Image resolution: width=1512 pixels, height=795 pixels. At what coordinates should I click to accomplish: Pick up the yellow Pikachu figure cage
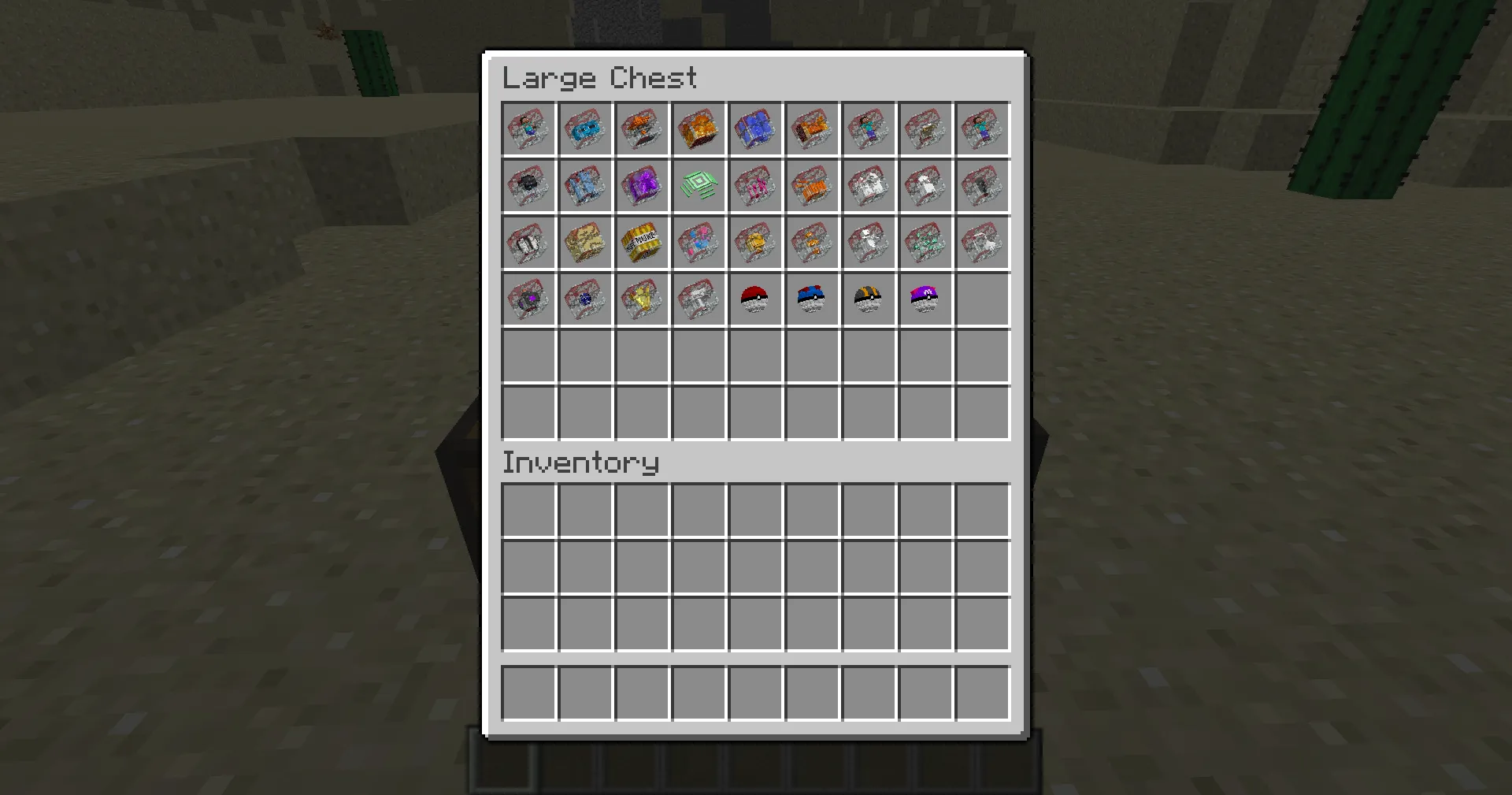tap(642, 299)
